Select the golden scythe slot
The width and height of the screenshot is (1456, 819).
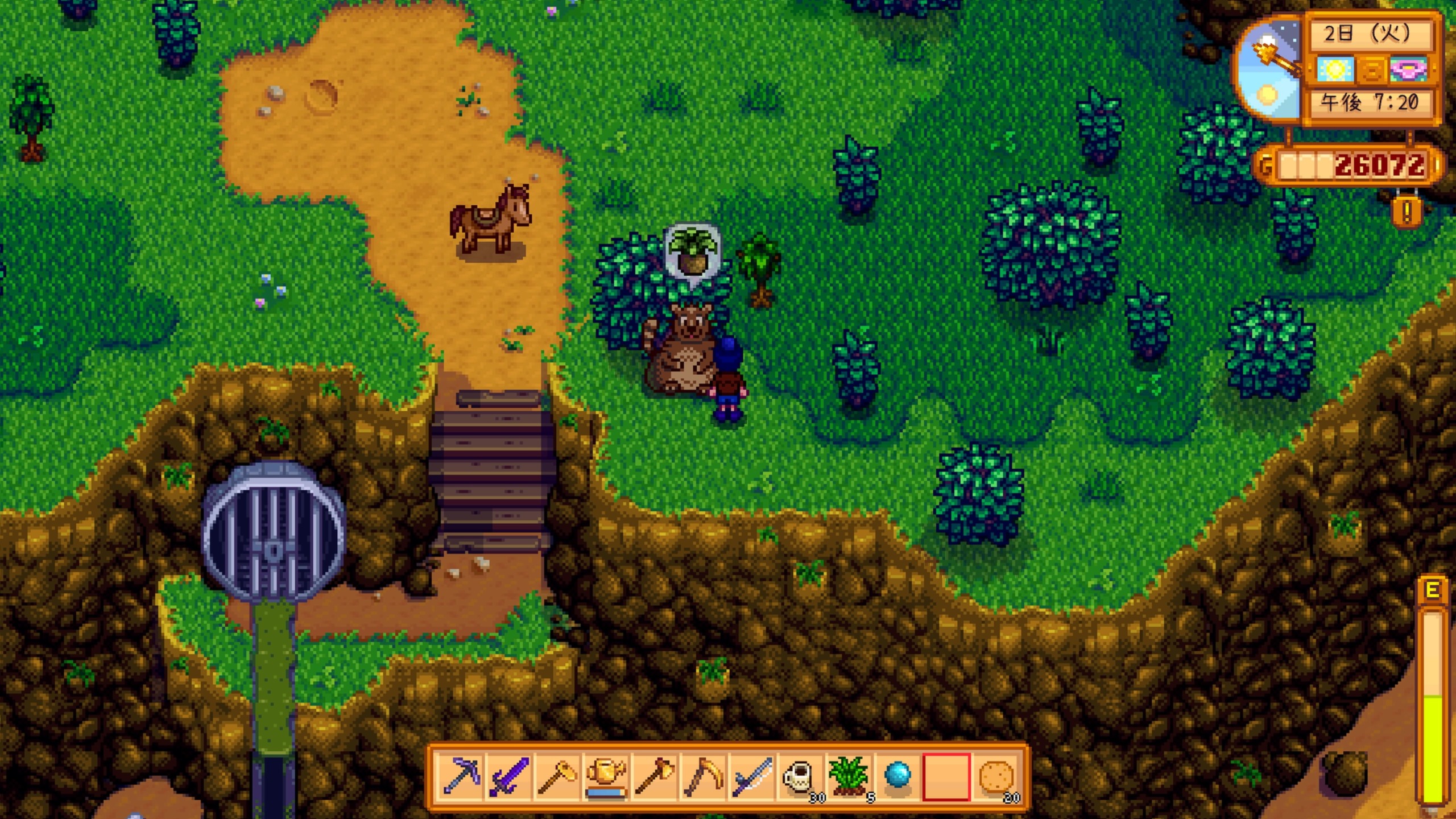point(703,776)
